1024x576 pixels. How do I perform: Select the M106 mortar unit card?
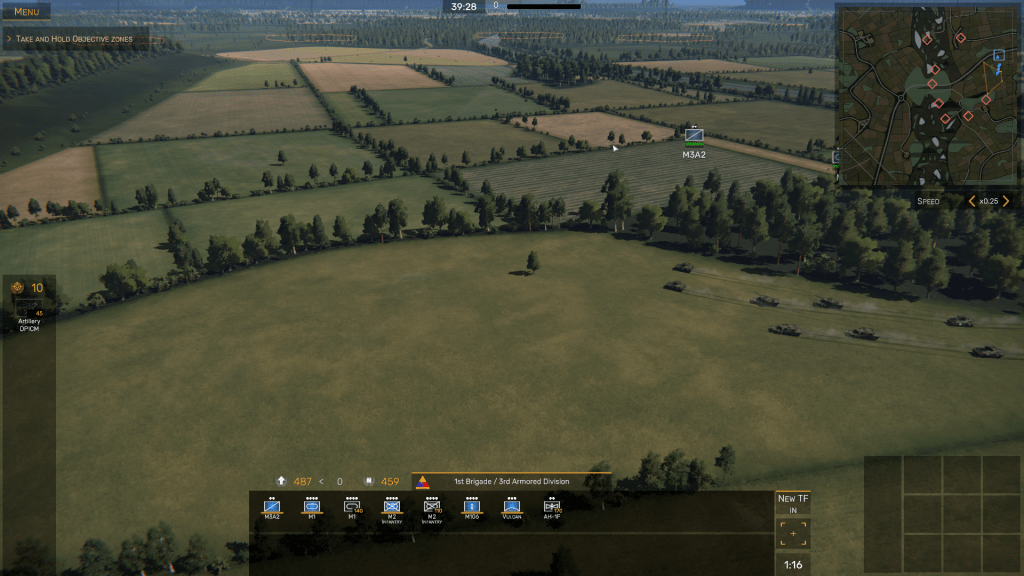coord(472,508)
